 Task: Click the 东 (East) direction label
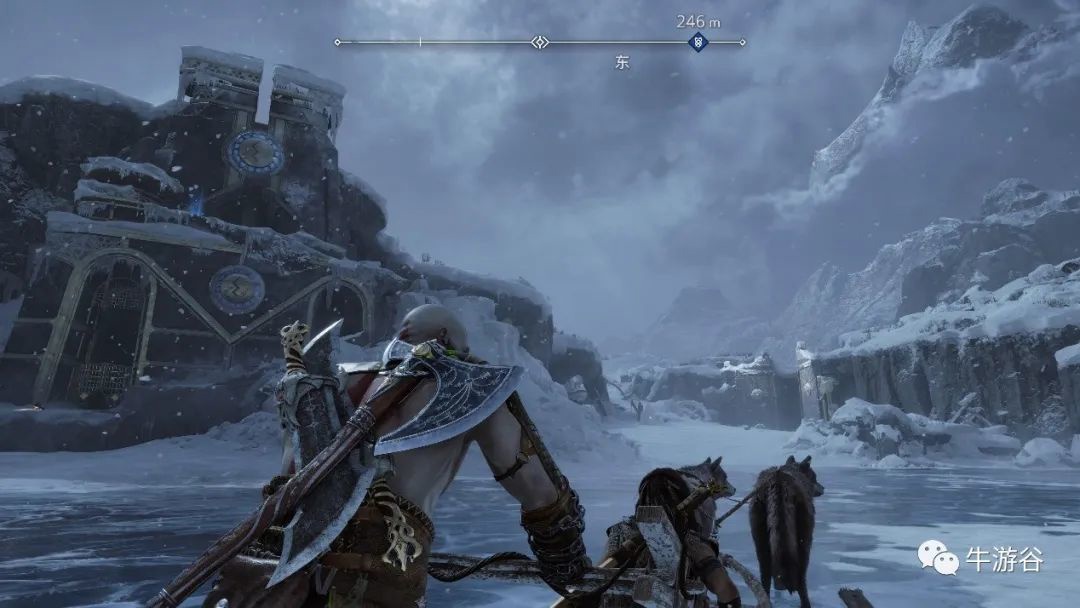[621, 62]
